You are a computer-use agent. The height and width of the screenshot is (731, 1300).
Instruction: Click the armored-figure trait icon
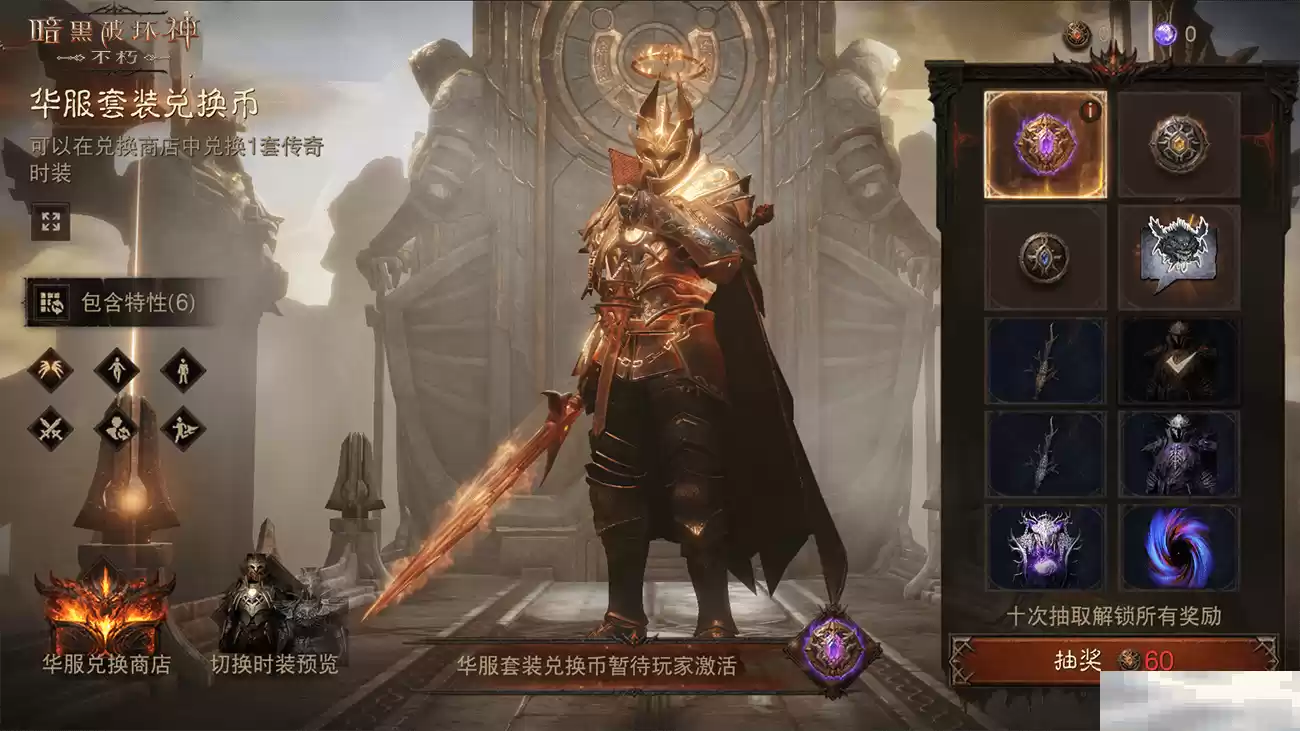[x=183, y=370]
